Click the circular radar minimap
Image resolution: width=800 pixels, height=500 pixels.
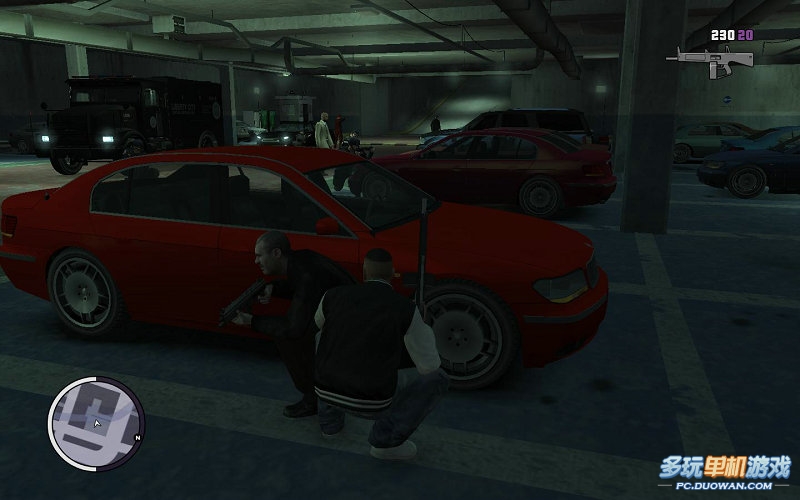tap(96, 418)
